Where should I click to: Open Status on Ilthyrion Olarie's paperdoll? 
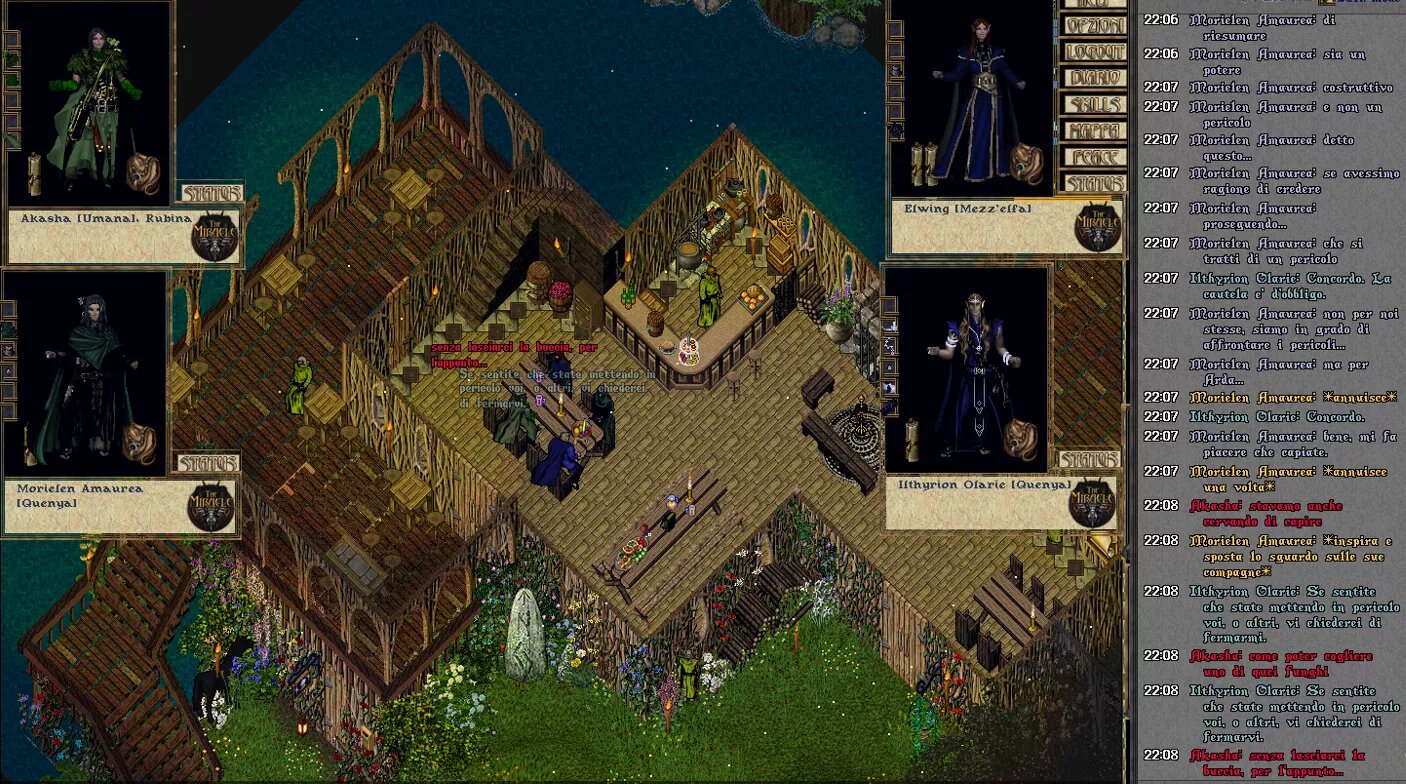1089,459
